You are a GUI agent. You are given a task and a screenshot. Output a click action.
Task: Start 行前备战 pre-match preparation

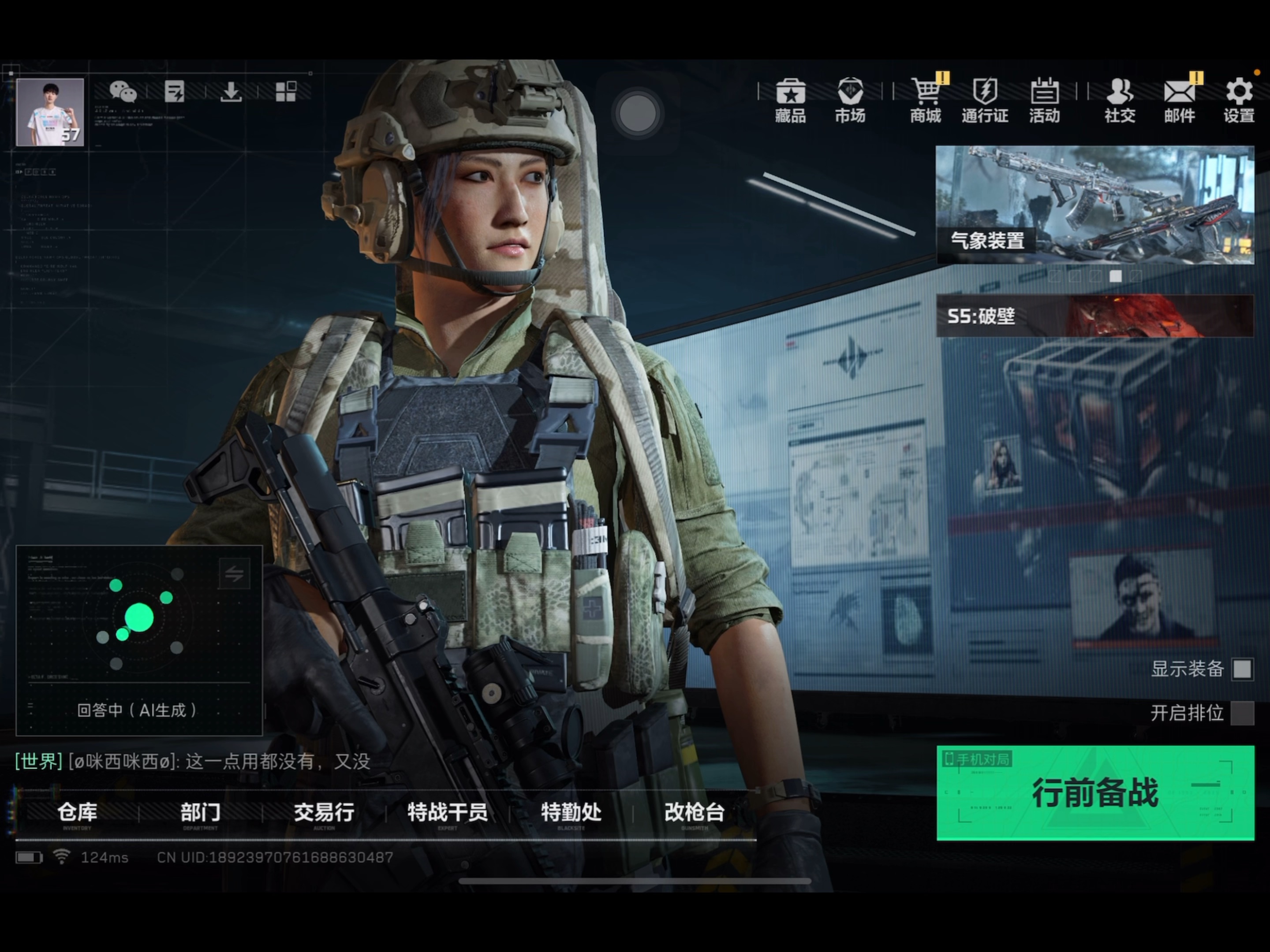click(1095, 792)
